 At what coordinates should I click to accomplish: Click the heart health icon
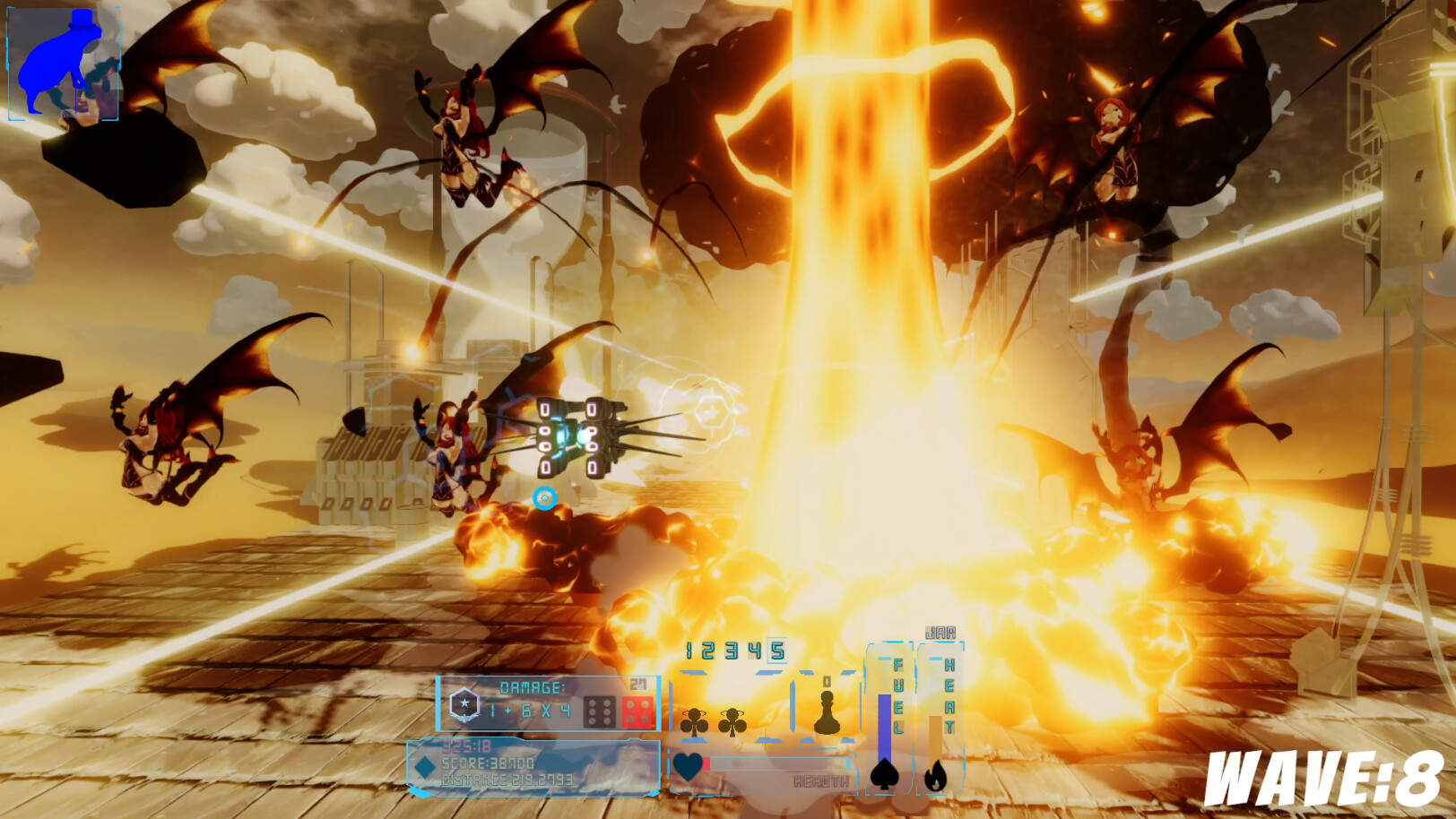687,763
